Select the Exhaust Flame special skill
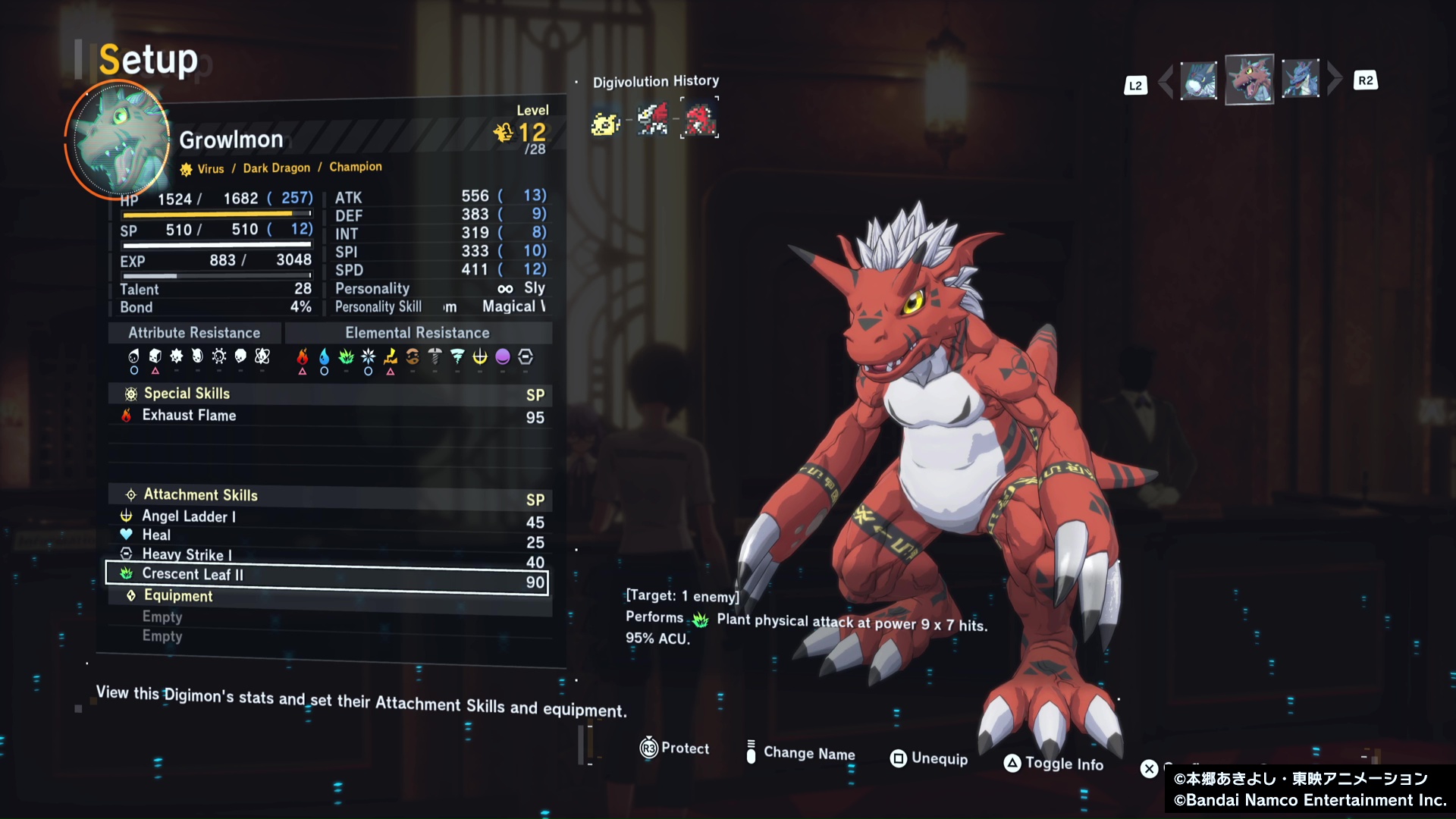 pyautogui.click(x=326, y=416)
